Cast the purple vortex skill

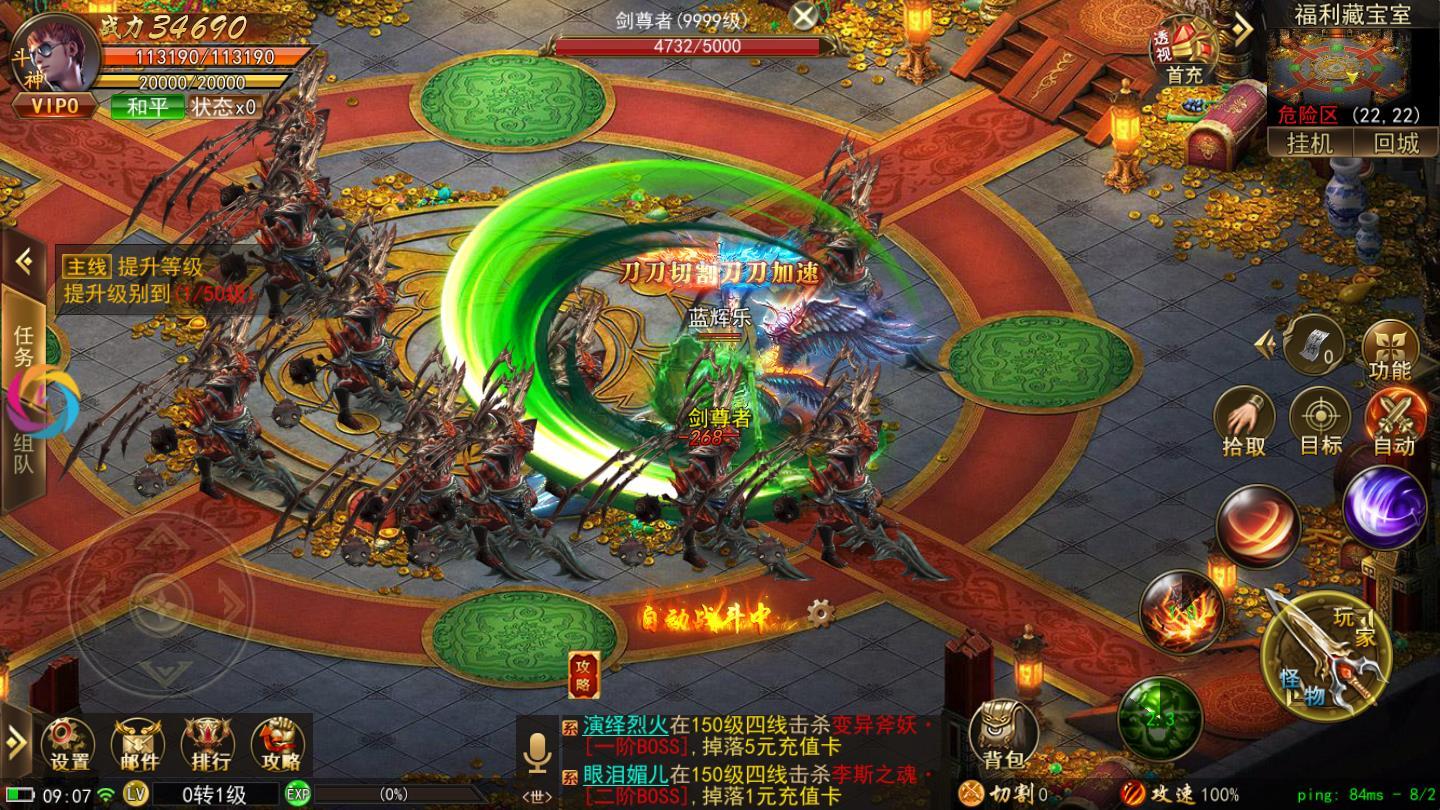(x=1384, y=508)
